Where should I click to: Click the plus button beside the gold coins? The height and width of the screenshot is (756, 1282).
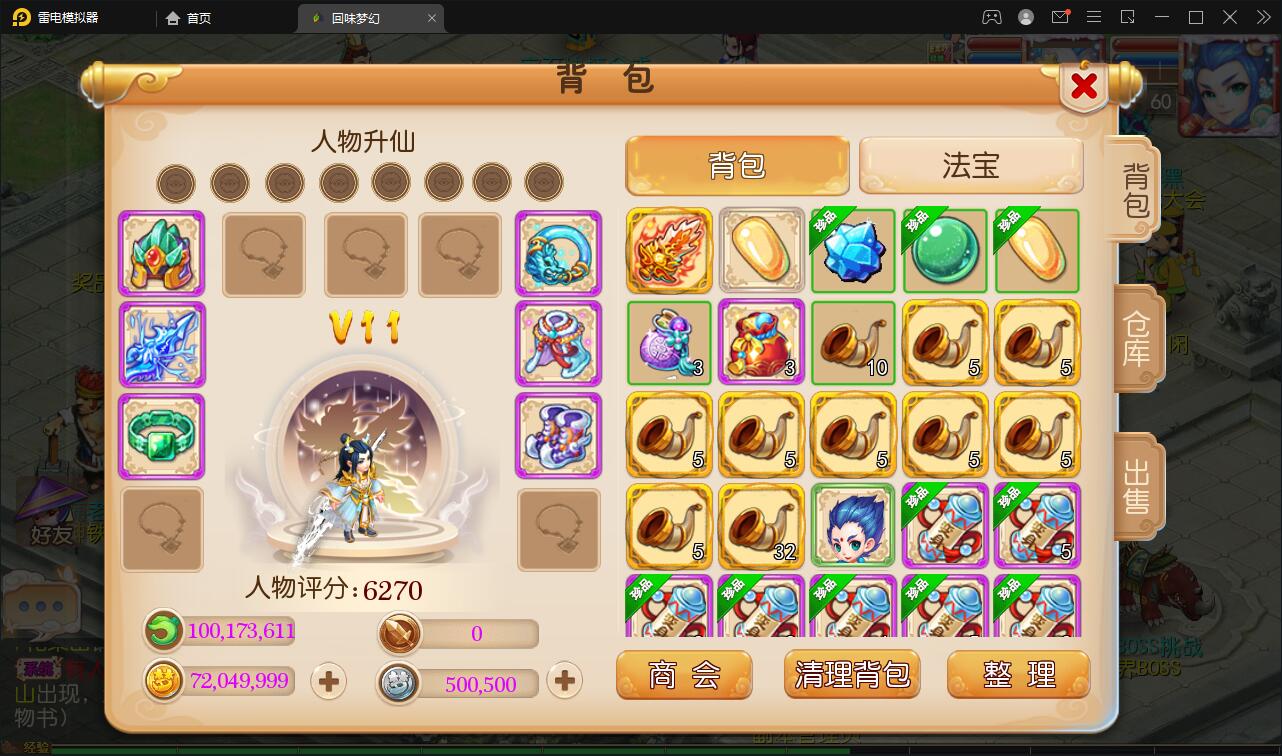click(328, 680)
